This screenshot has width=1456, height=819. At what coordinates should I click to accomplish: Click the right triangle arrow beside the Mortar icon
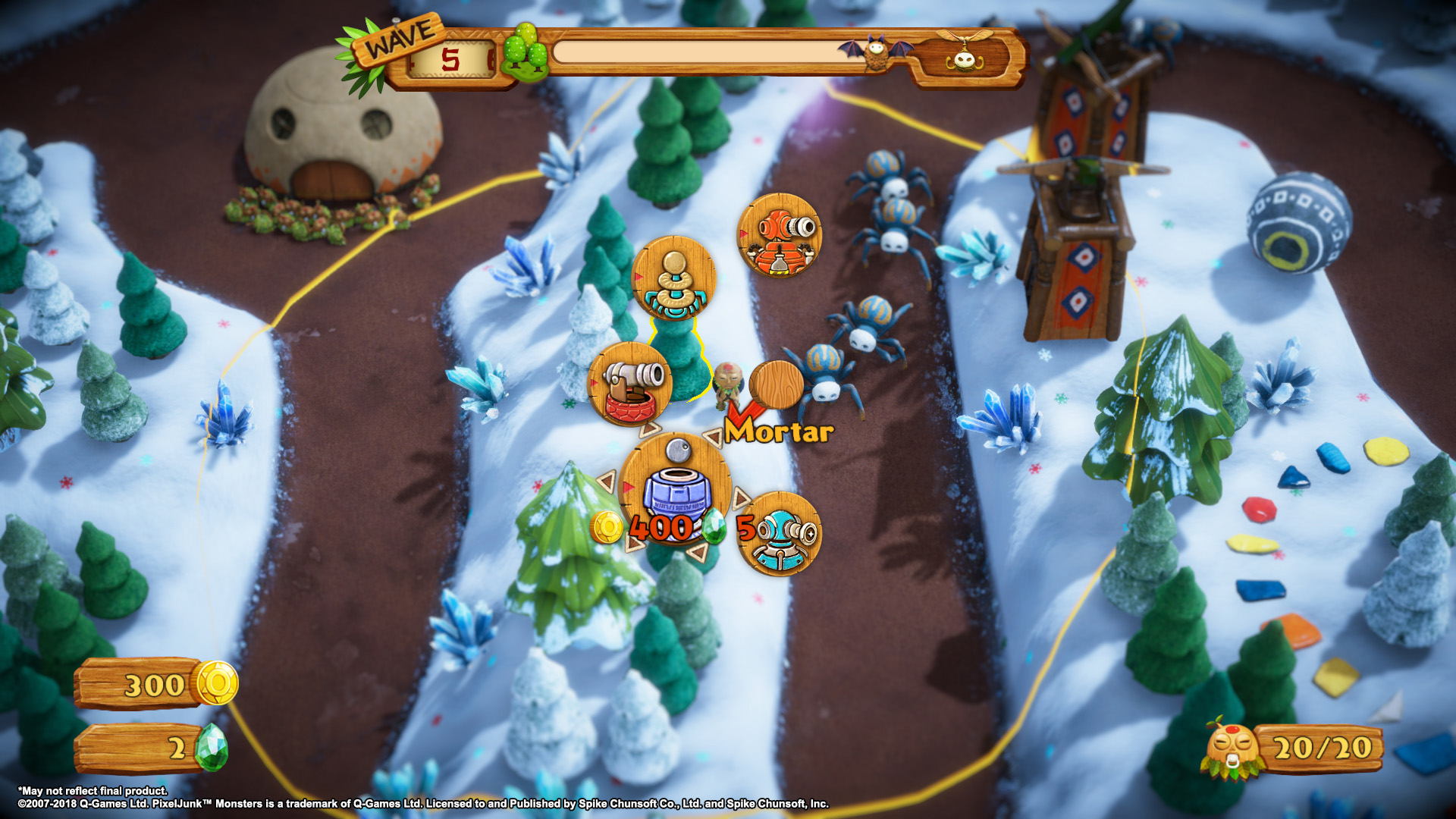743,497
